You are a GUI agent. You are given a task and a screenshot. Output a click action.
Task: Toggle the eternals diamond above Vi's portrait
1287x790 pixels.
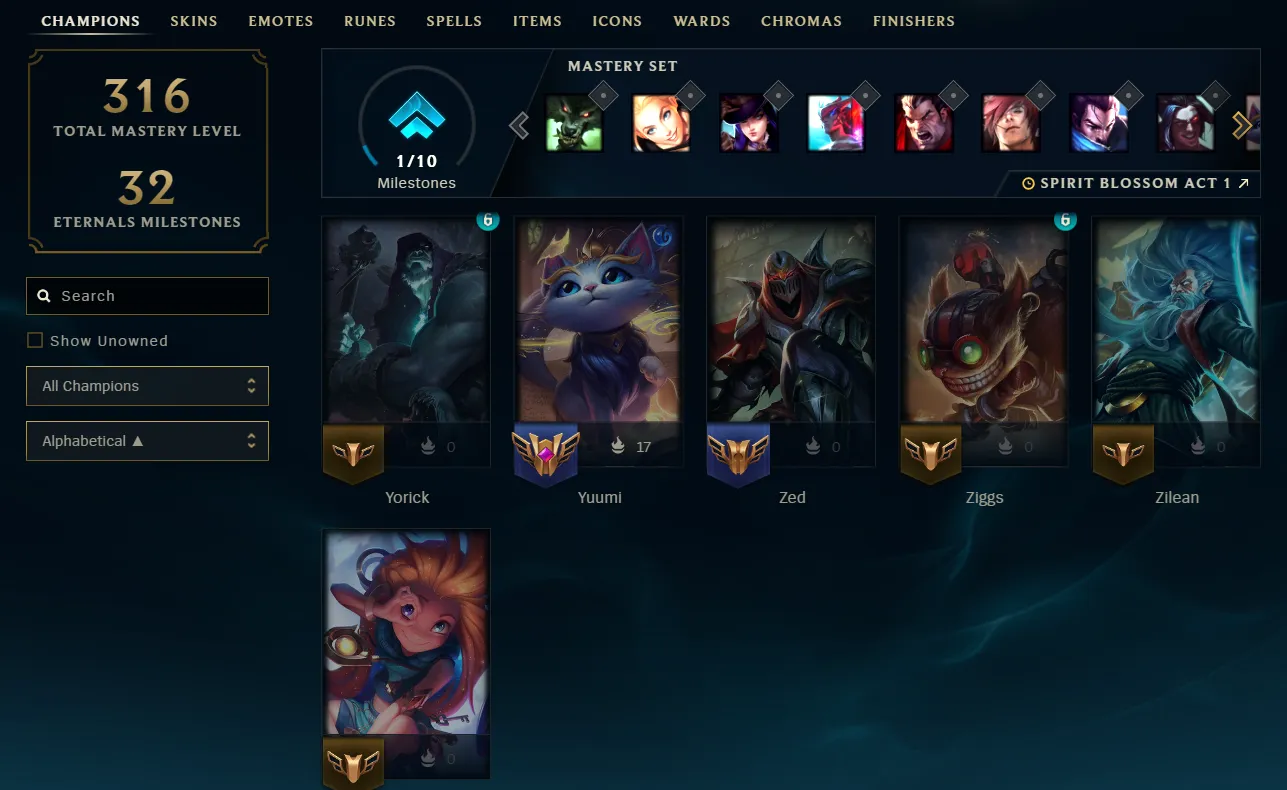tap(1040, 94)
